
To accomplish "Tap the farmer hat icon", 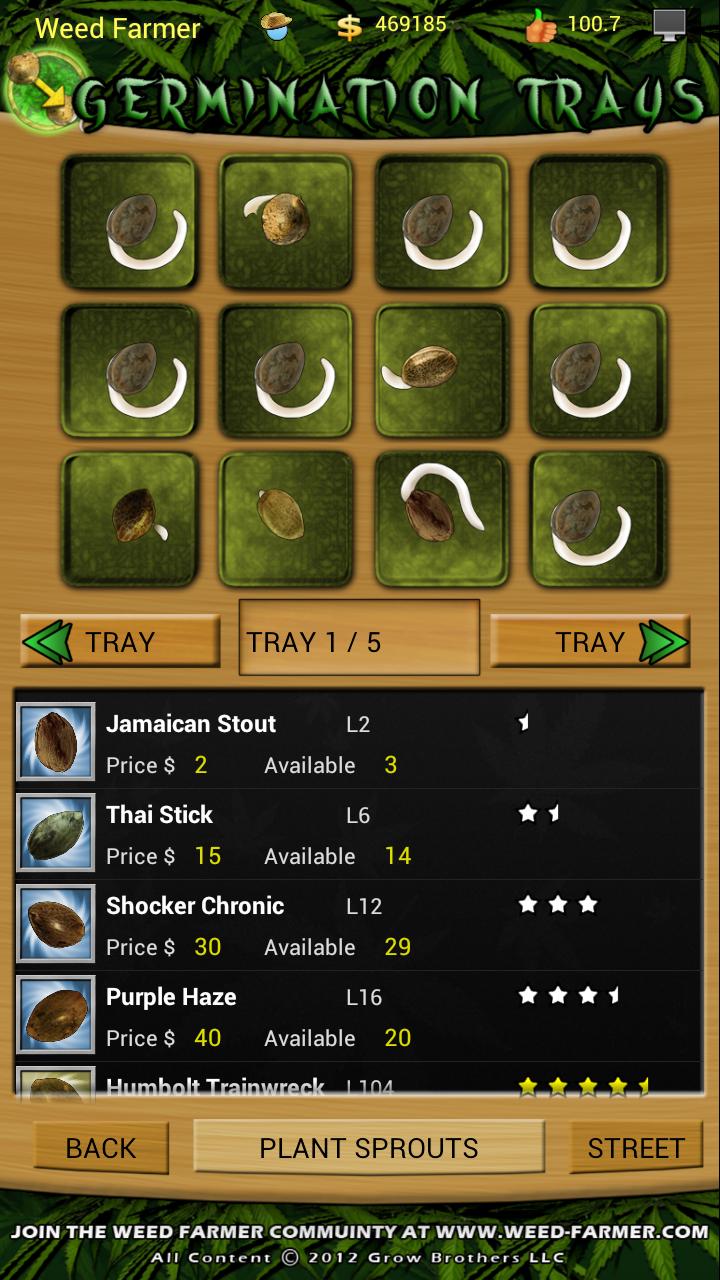I will point(277,26).
